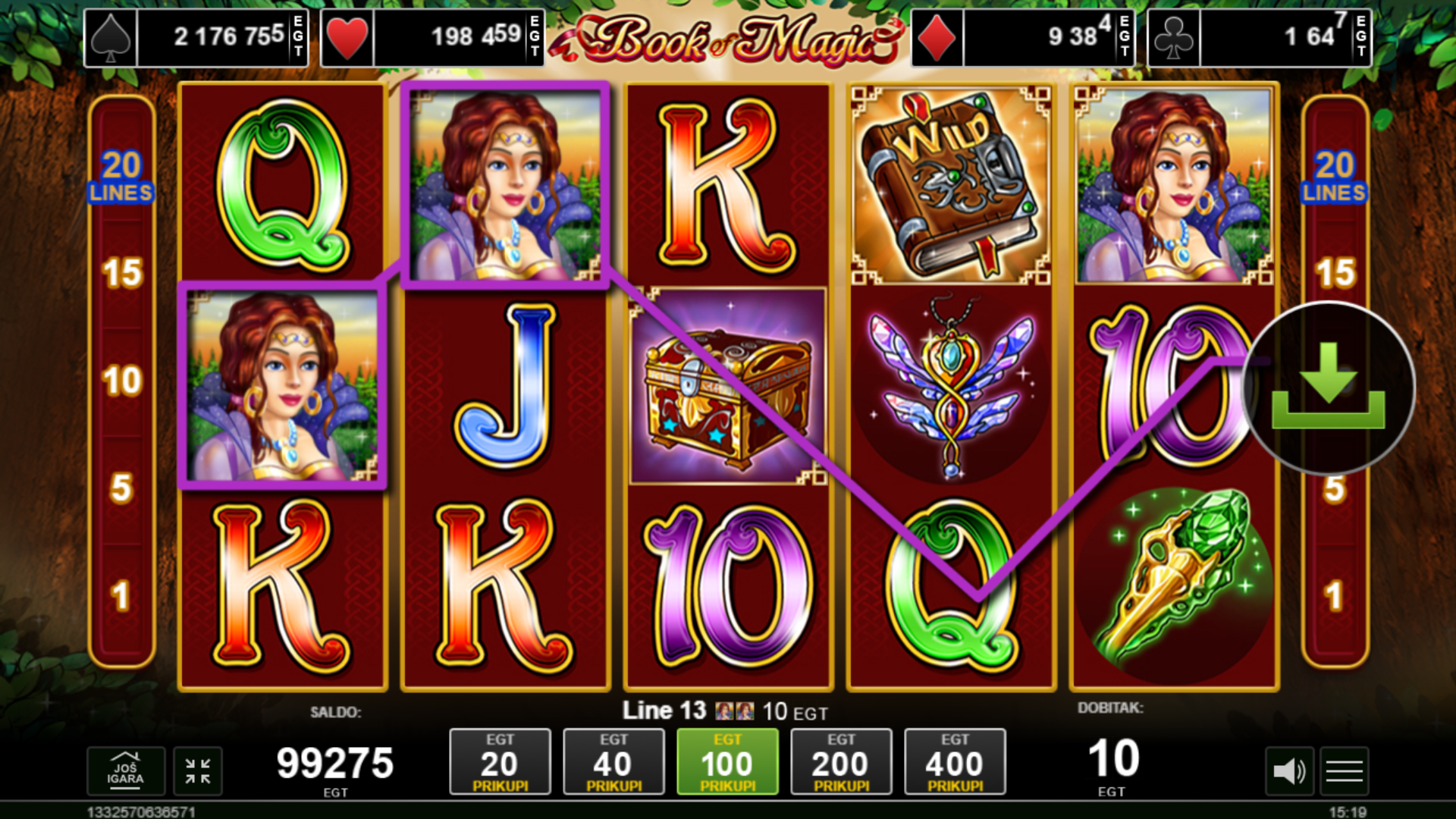Collect winnings with the green download button
Screen dimensions: 1456x819
coord(1328,388)
